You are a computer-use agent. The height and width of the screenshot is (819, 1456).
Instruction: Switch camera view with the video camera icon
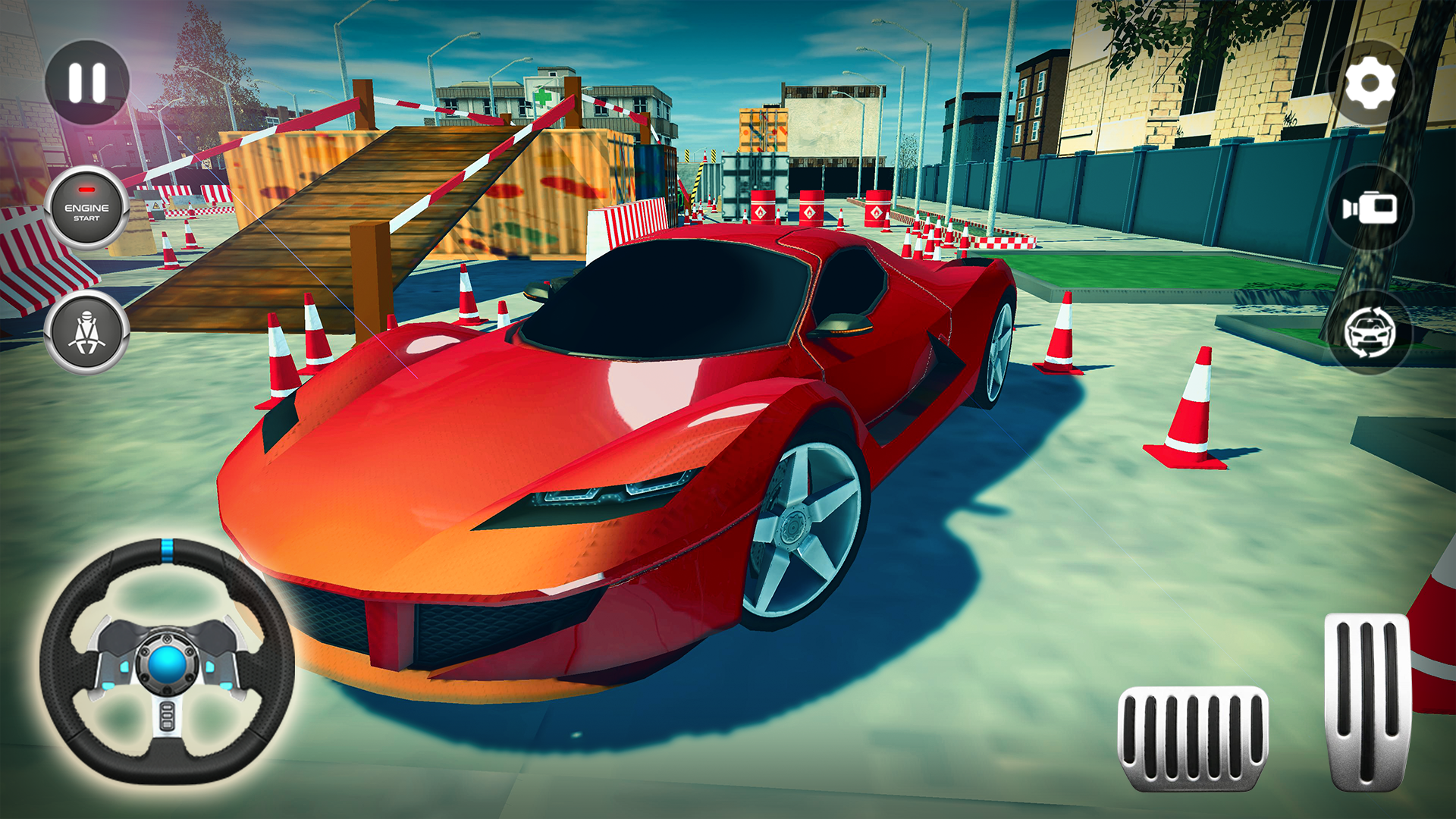tap(1370, 206)
